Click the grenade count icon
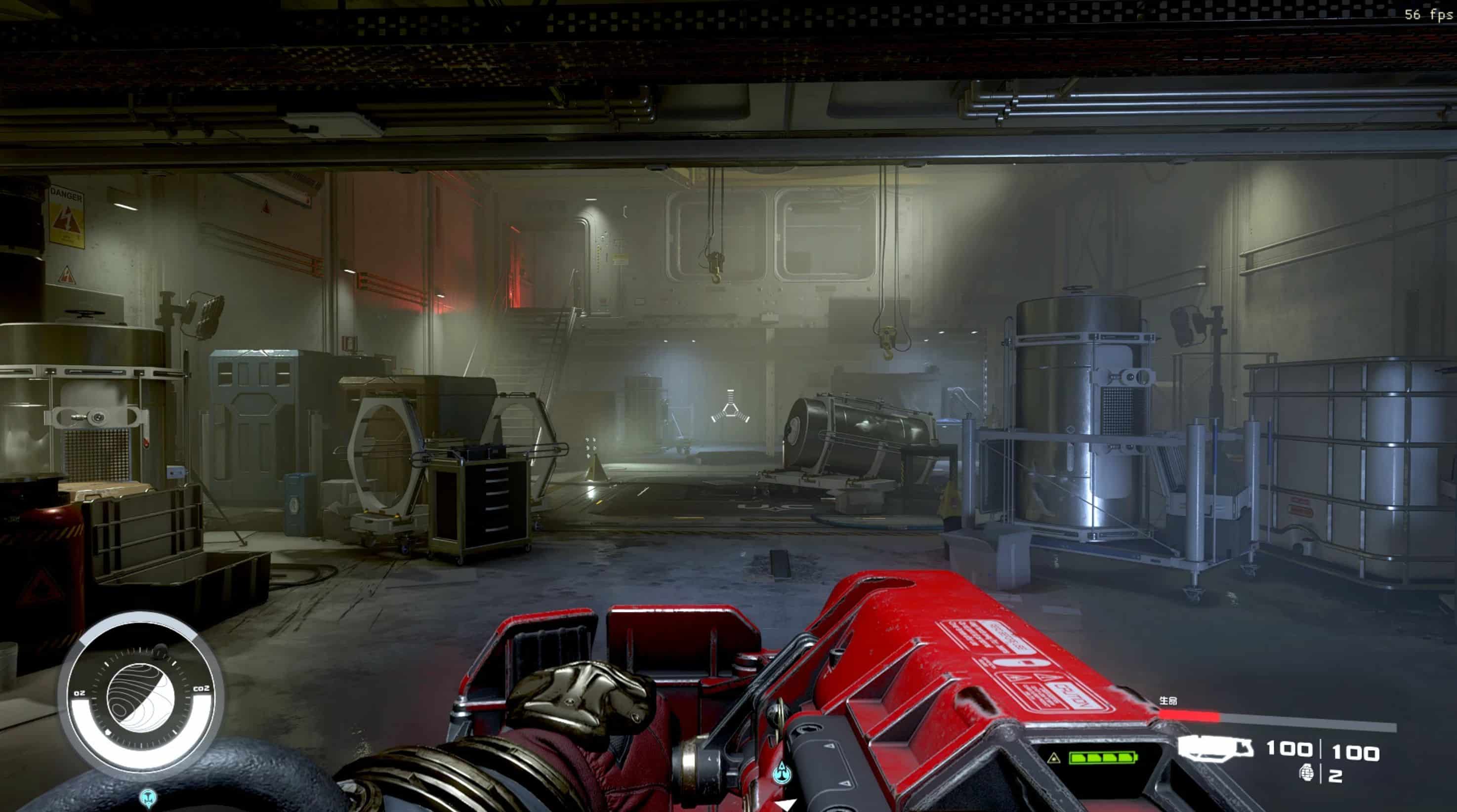Image resolution: width=1457 pixels, height=812 pixels. click(x=1306, y=772)
